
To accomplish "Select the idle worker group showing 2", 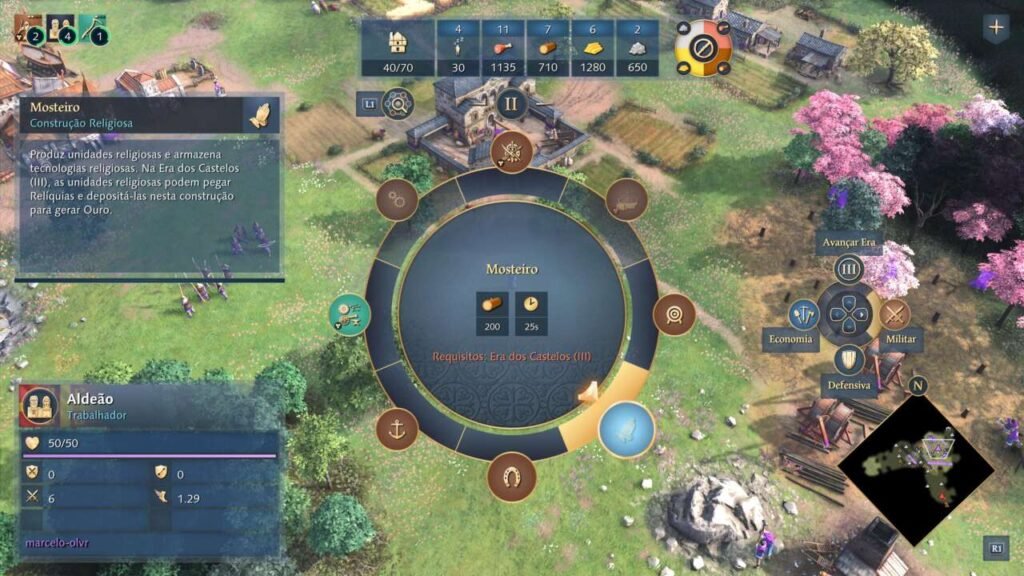I will (27, 29).
